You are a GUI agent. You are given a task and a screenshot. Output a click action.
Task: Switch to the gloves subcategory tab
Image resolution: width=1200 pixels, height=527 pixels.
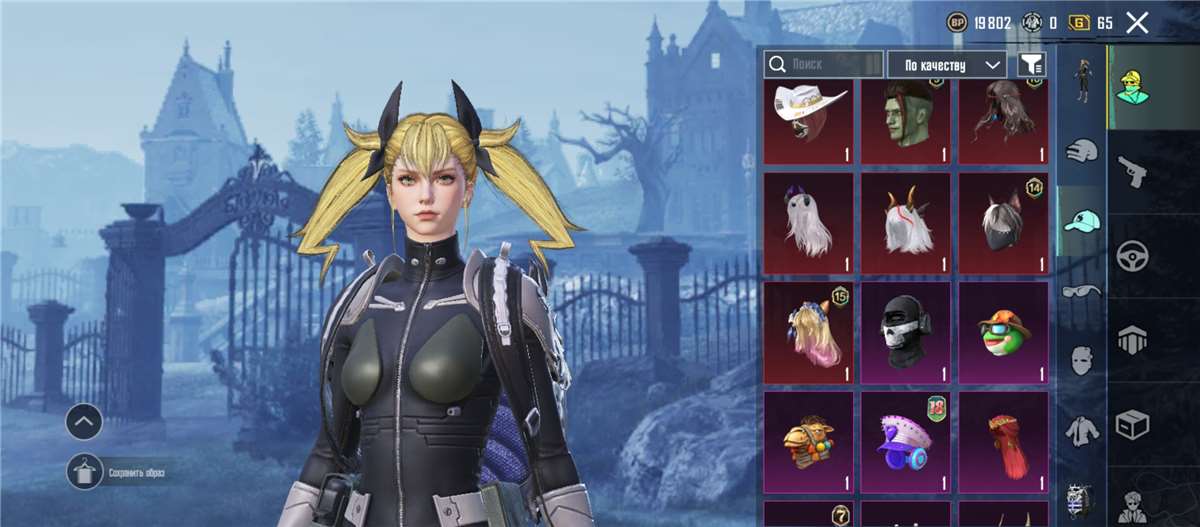pos(1081,152)
